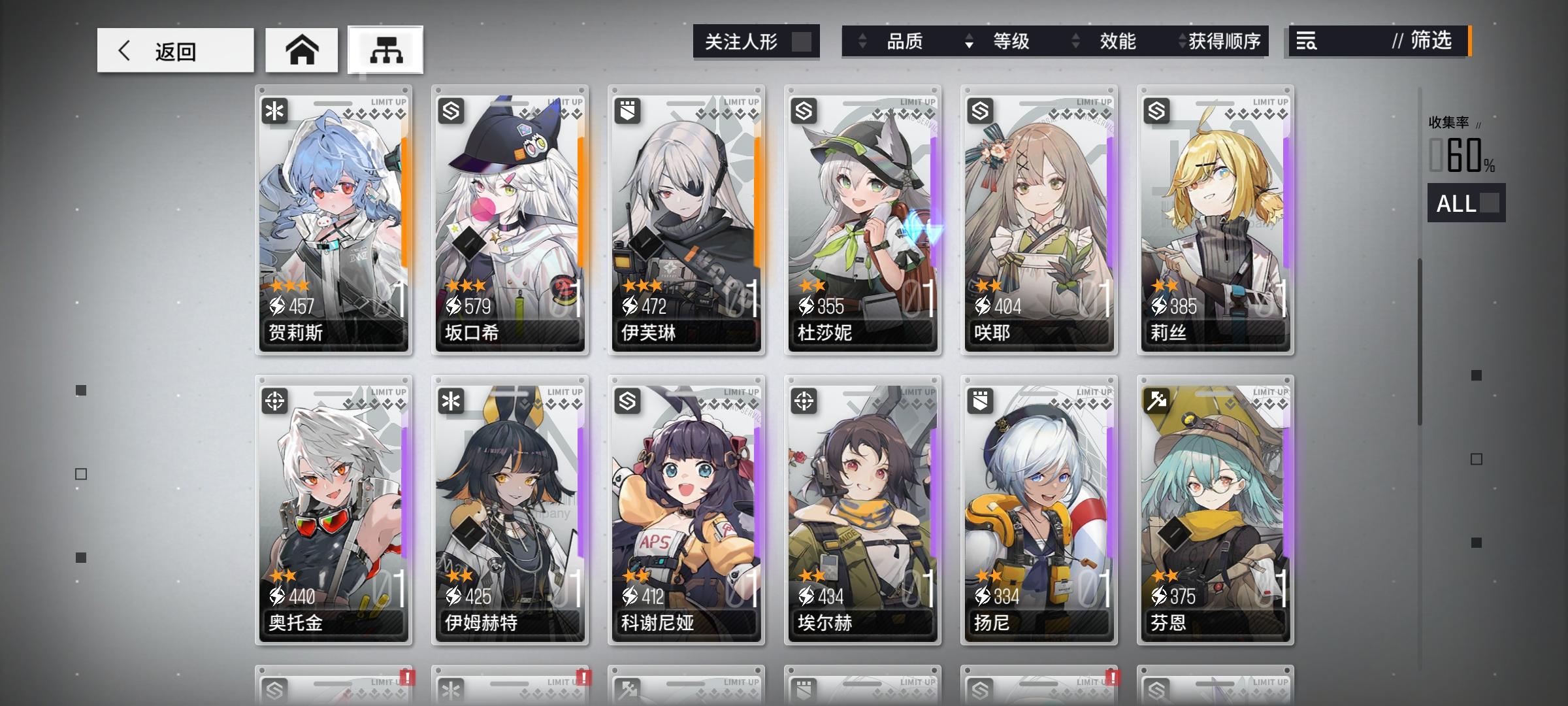
Task: Select the crosshair class icon on 奥托金's card
Action: tap(275, 401)
